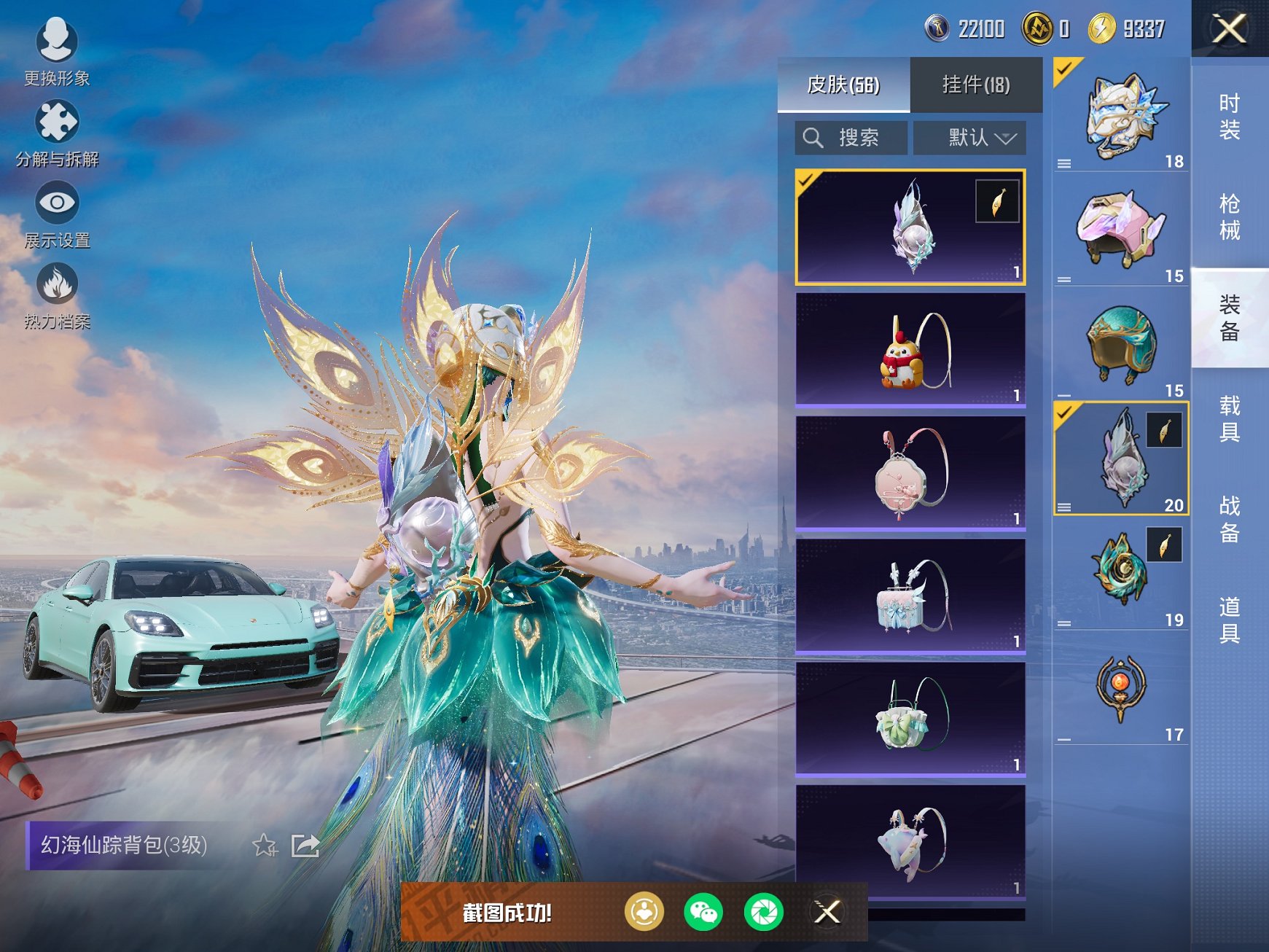Open 分解与拆解 puzzle piece option
The width and height of the screenshot is (1269, 952).
(56, 133)
